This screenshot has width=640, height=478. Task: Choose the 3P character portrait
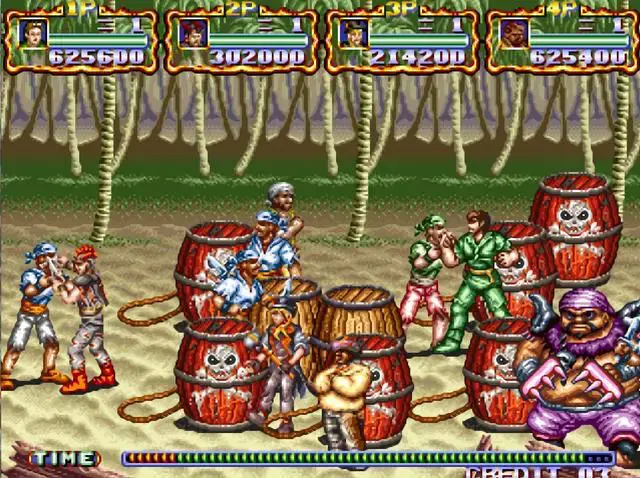coord(353,33)
